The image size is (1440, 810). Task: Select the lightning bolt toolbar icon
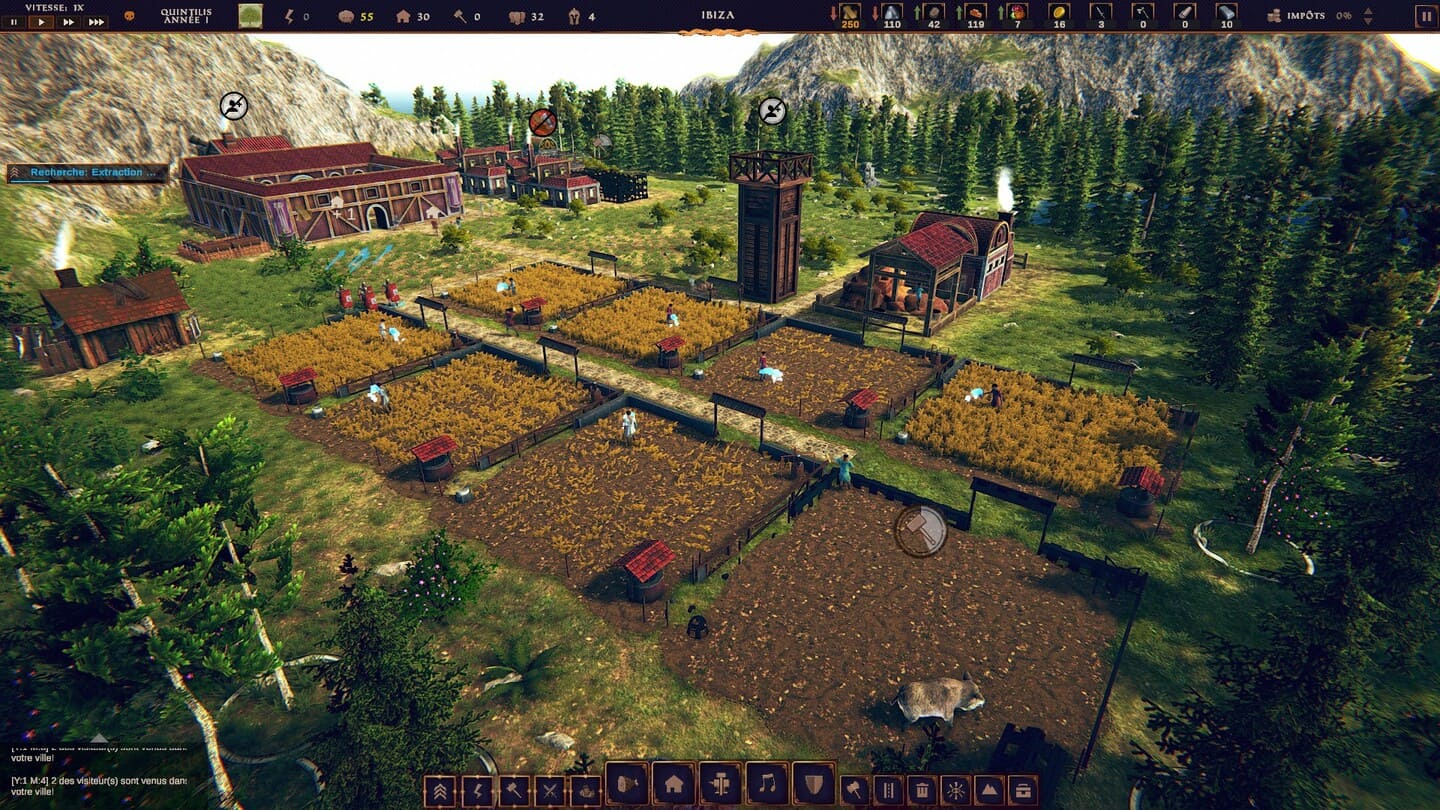476,791
